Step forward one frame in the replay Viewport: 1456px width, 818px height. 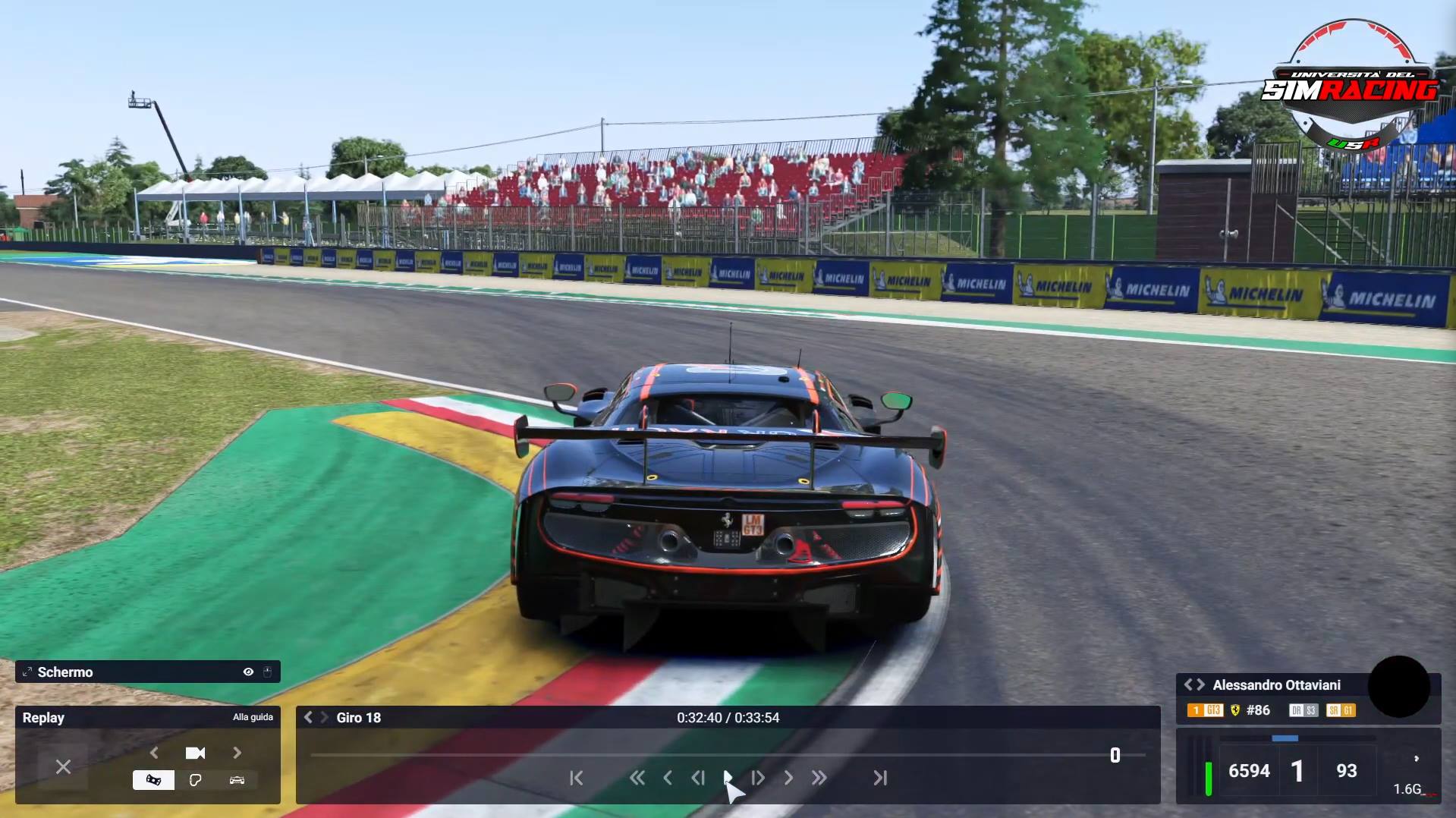[x=758, y=778]
